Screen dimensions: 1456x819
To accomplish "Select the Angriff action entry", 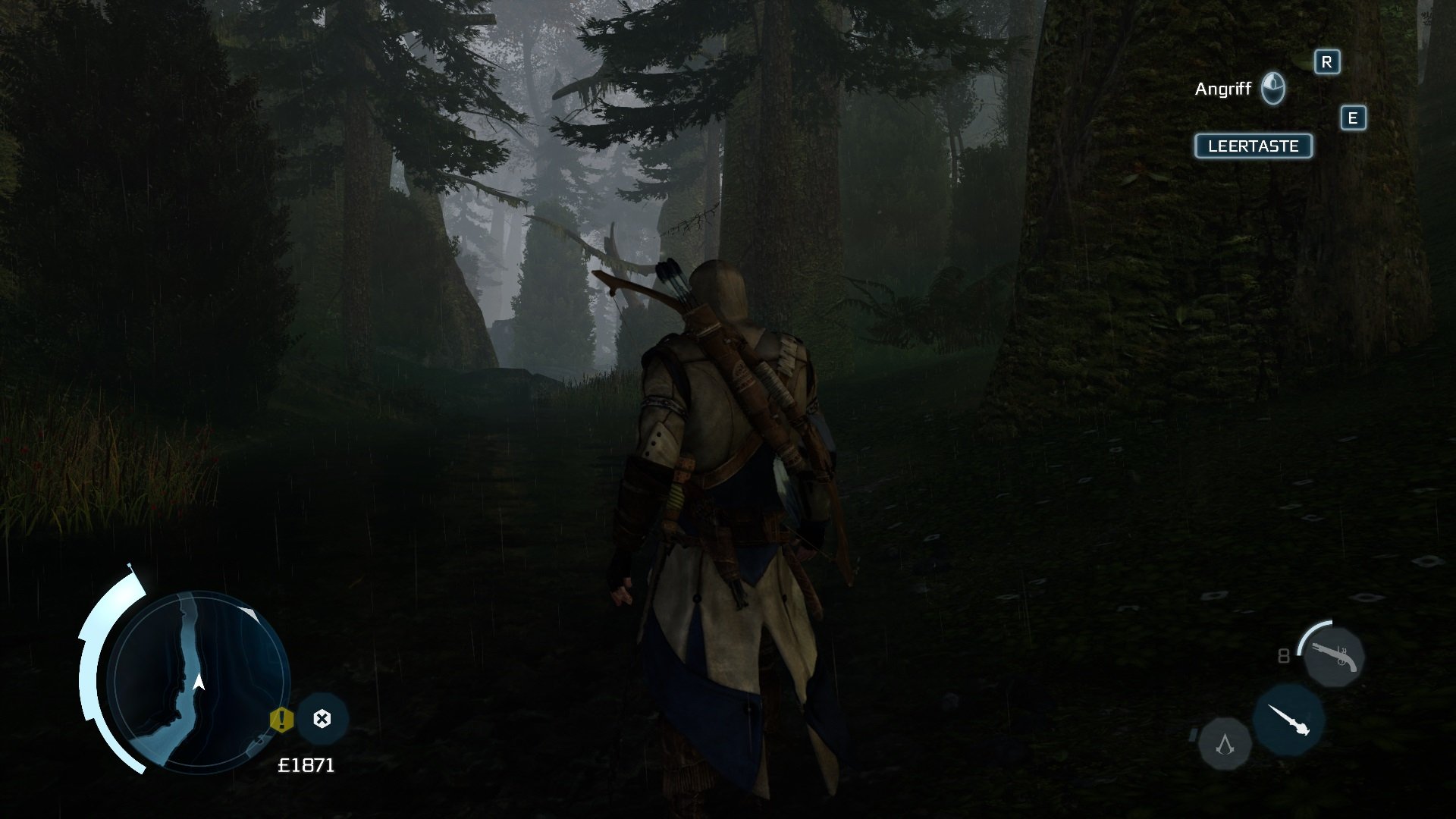I will (1222, 87).
